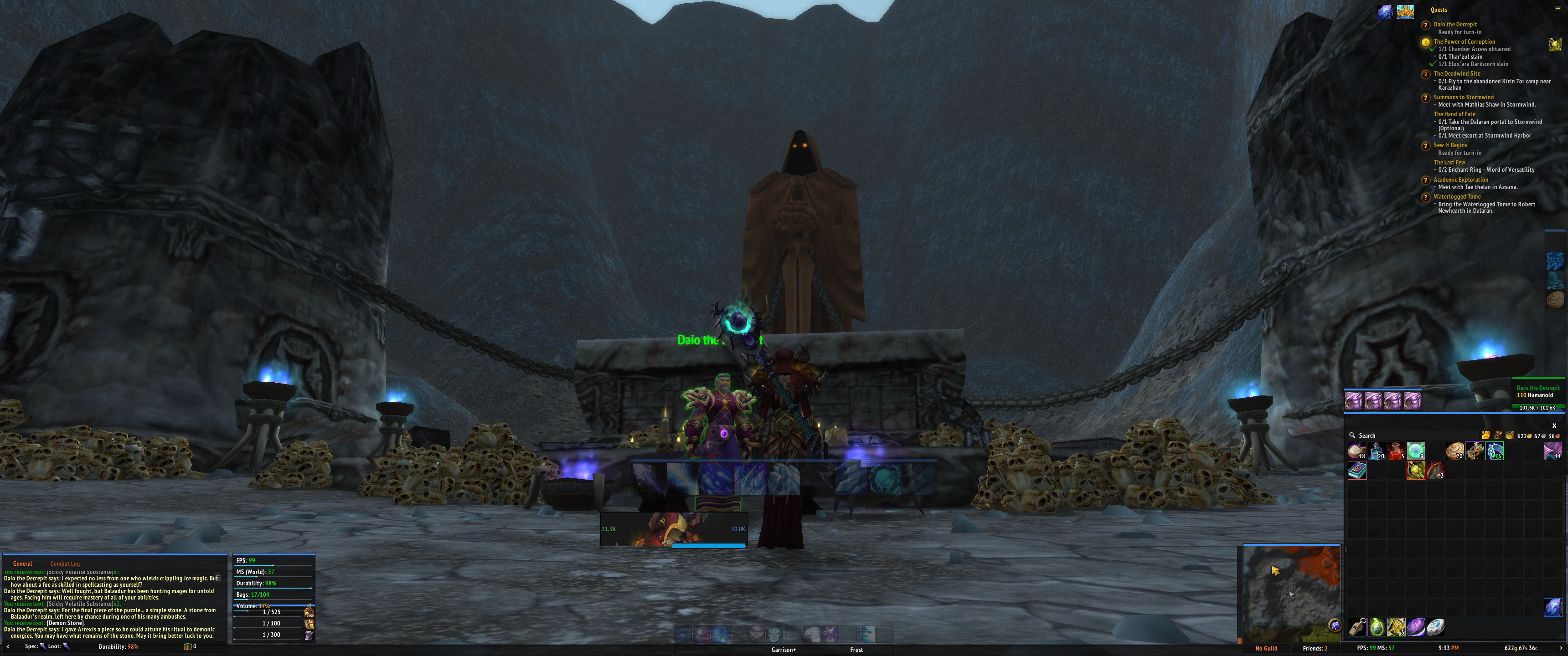This screenshot has height=656, width=1568.
Task: Open the Summons to Stormwind quest
Action: click(1463, 97)
